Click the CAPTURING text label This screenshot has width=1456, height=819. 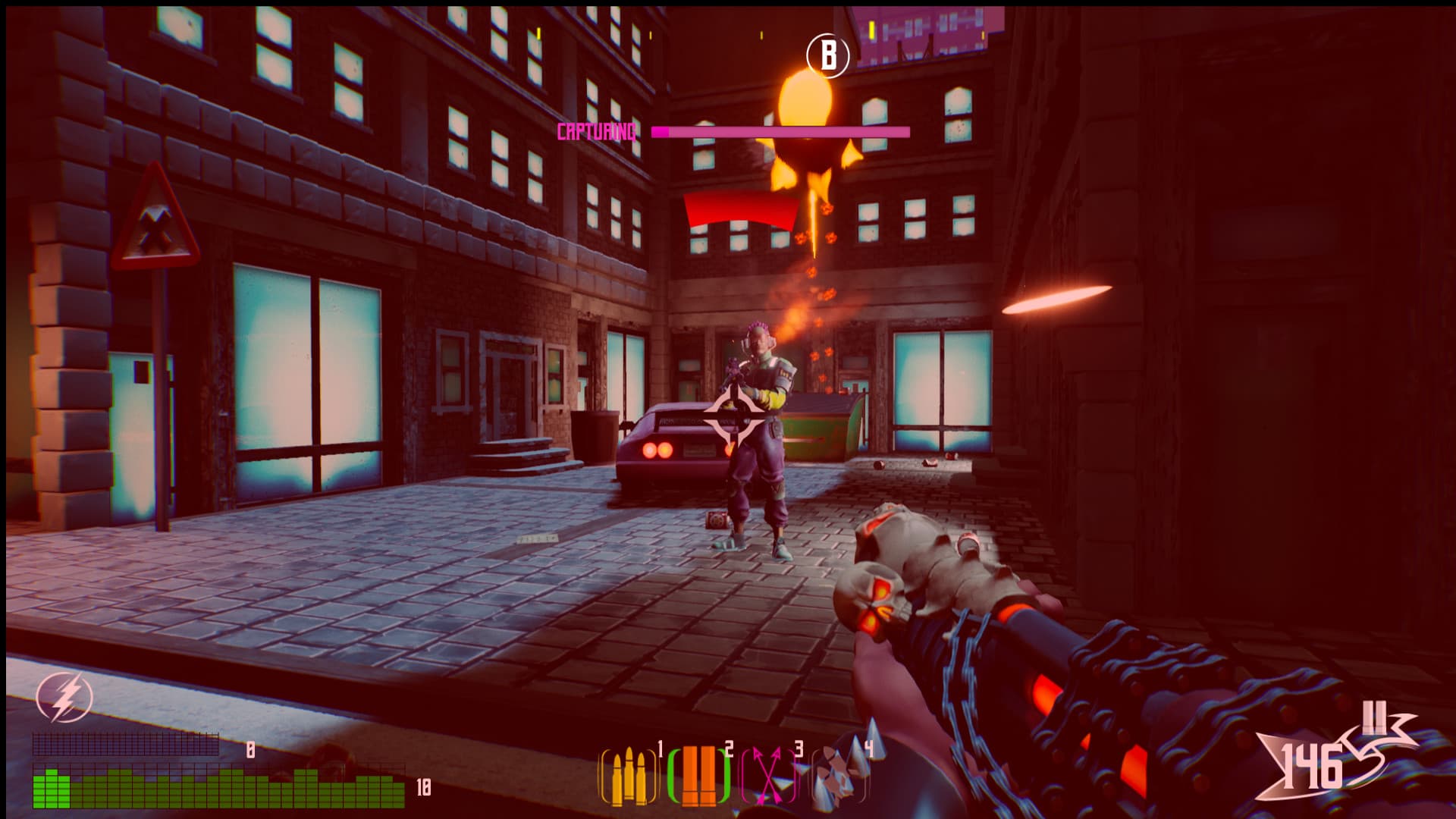(596, 130)
